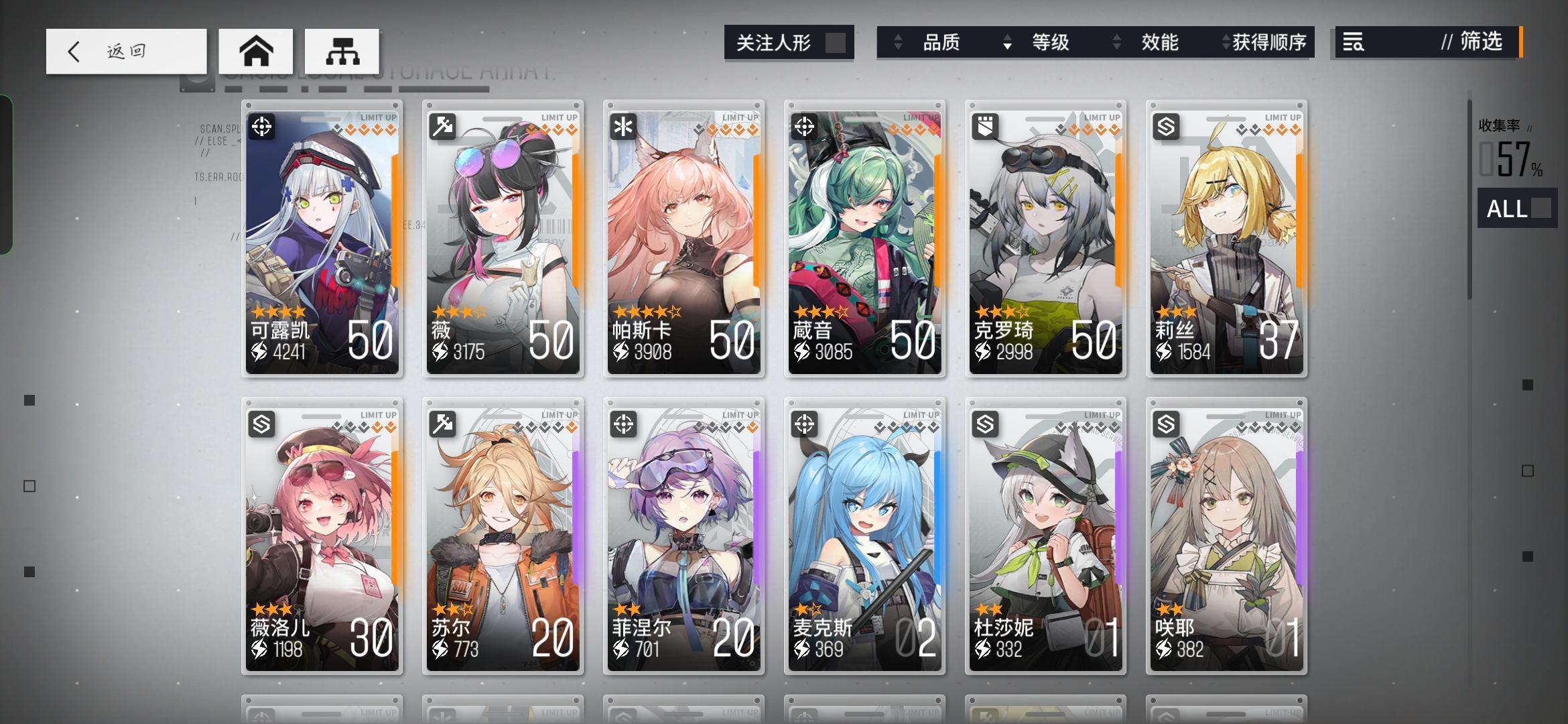Image resolution: width=1568 pixels, height=724 pixels.
Task: Click the sort arrows next to 品质
Action: click(896, 42)
